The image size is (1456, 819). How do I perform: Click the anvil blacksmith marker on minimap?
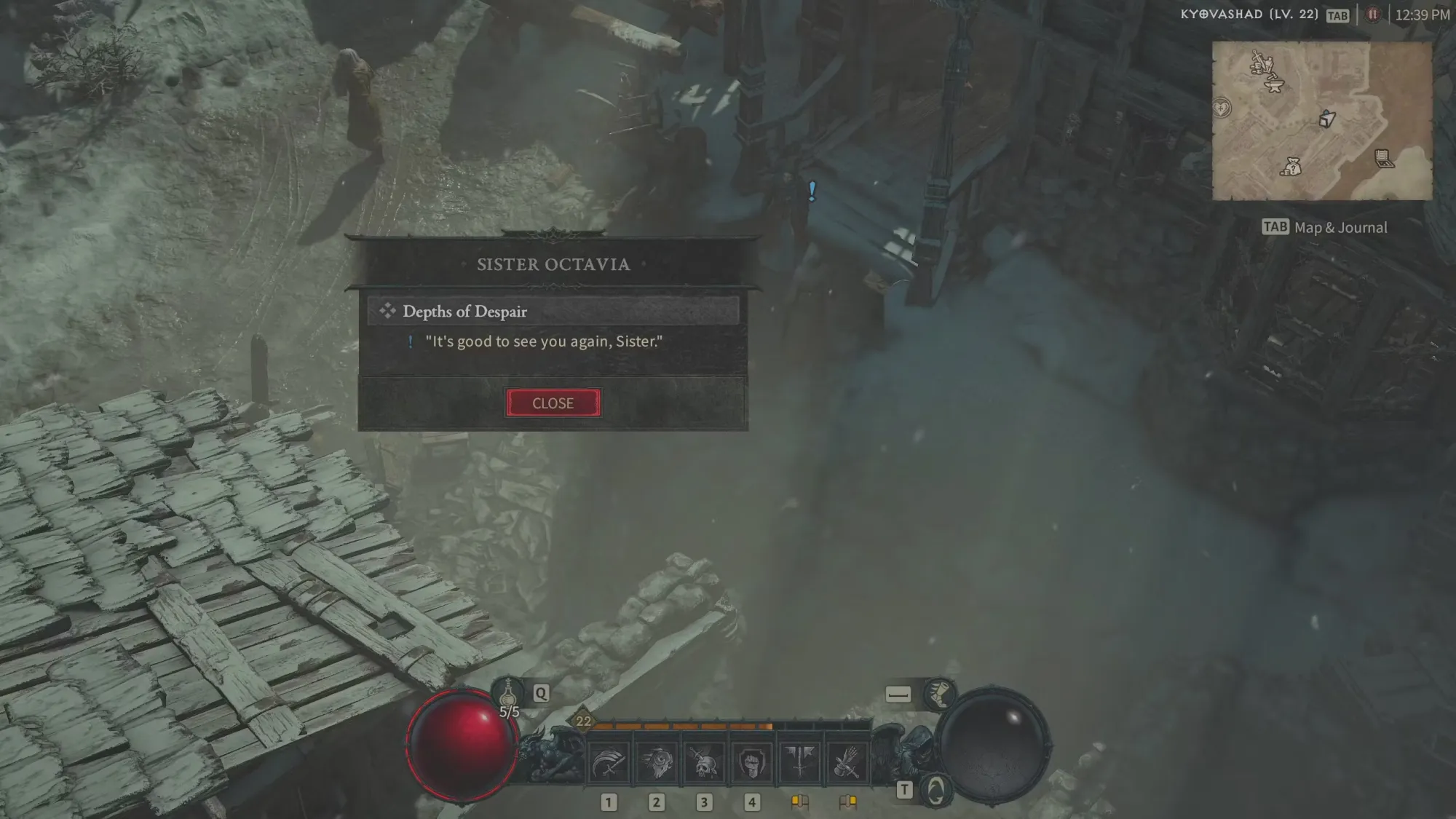(x=1273, y=86)
